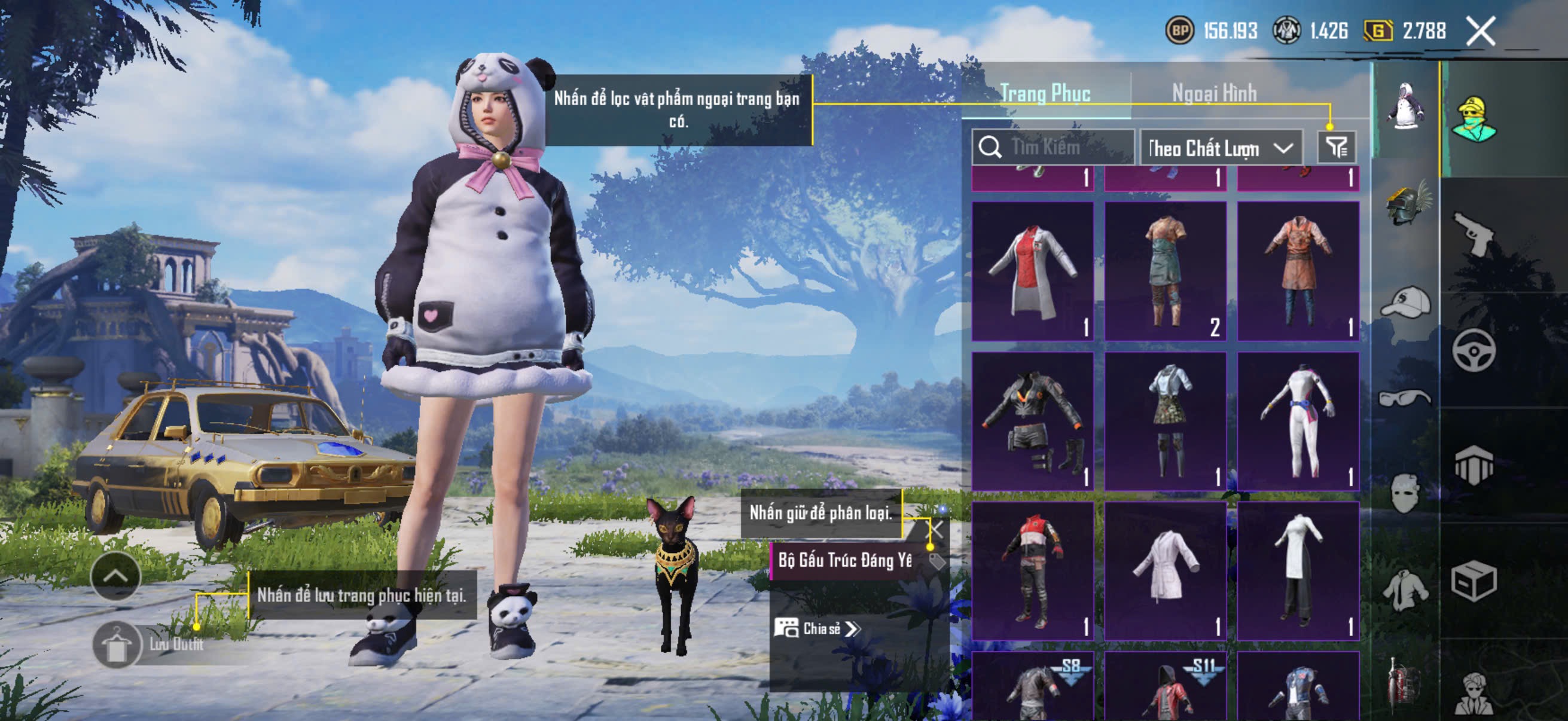The image size is (1568, 721).
Task: Expand the round up-arrow button
Action: [115, 576]
